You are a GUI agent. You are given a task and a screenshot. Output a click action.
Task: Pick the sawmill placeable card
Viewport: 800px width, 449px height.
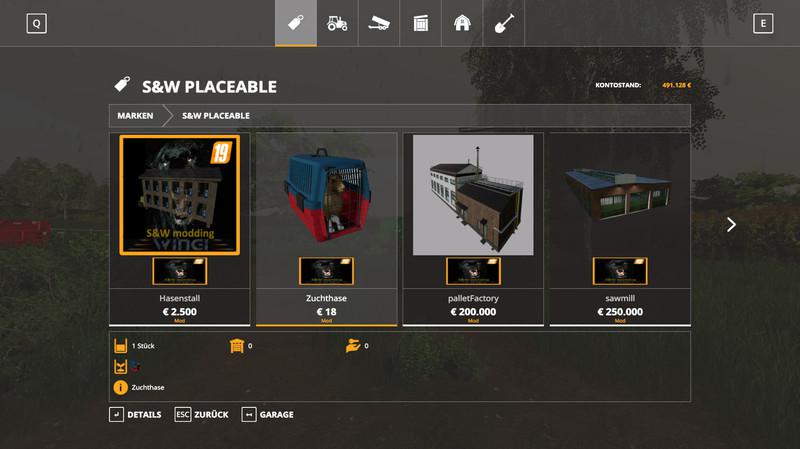(x=620, y=228)
